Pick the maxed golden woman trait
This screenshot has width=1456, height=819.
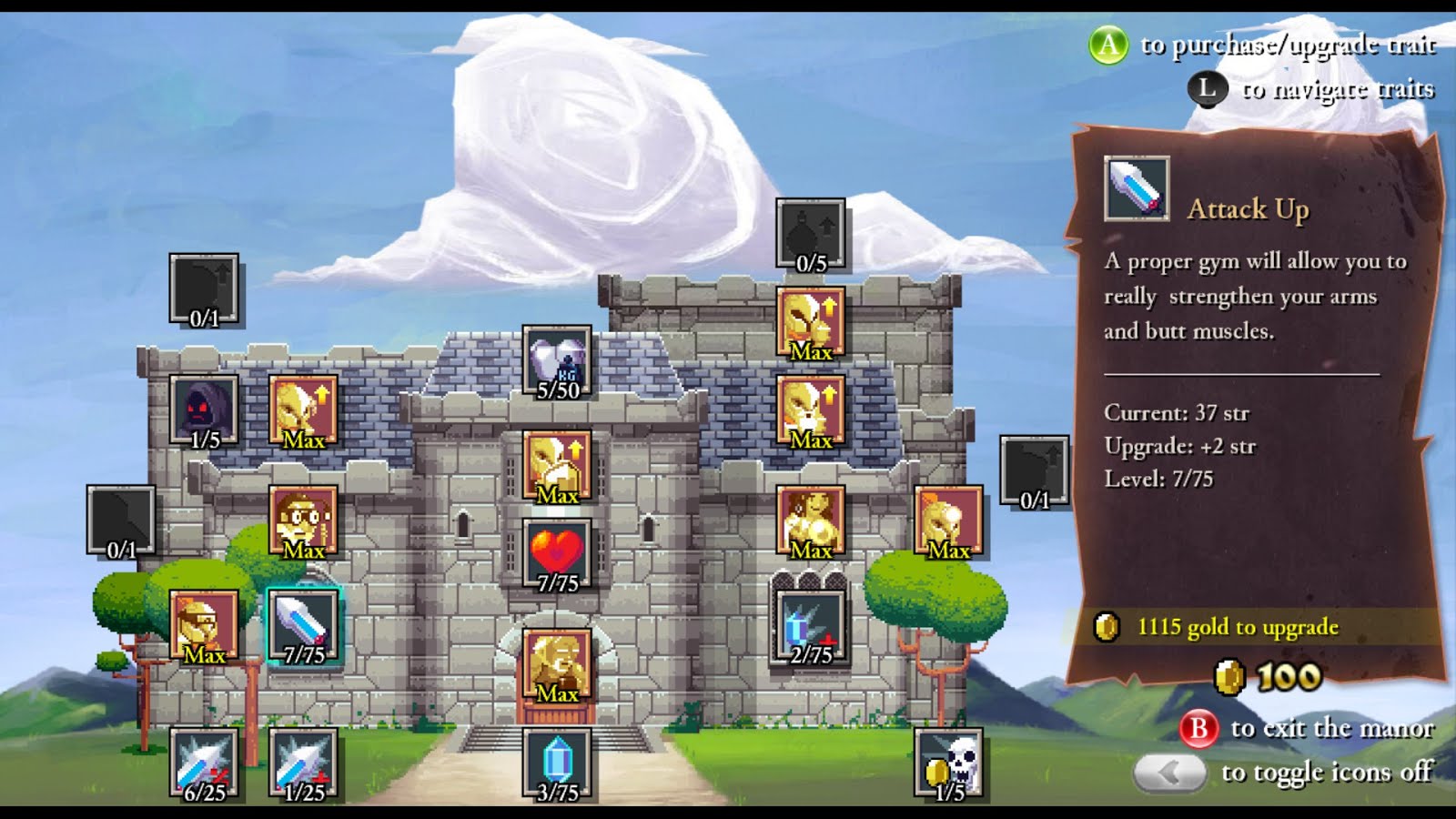810,521
